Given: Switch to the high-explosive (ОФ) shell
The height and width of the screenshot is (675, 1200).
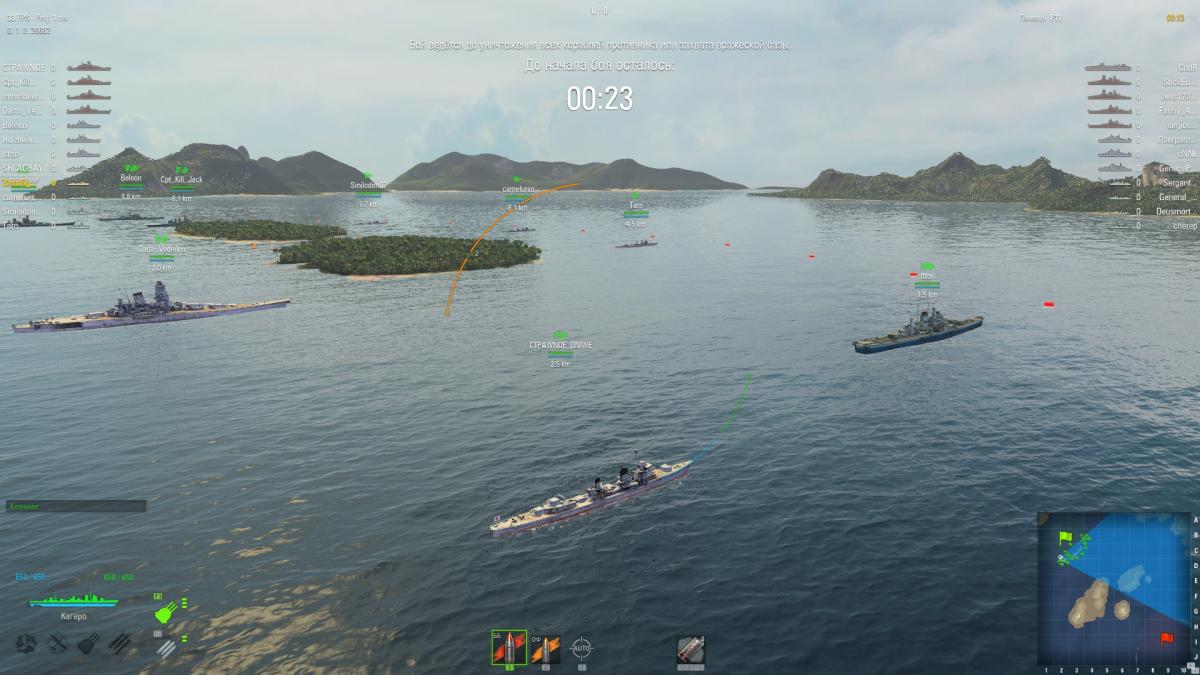Looking at the screenshot, I should [x=545, y=648].
